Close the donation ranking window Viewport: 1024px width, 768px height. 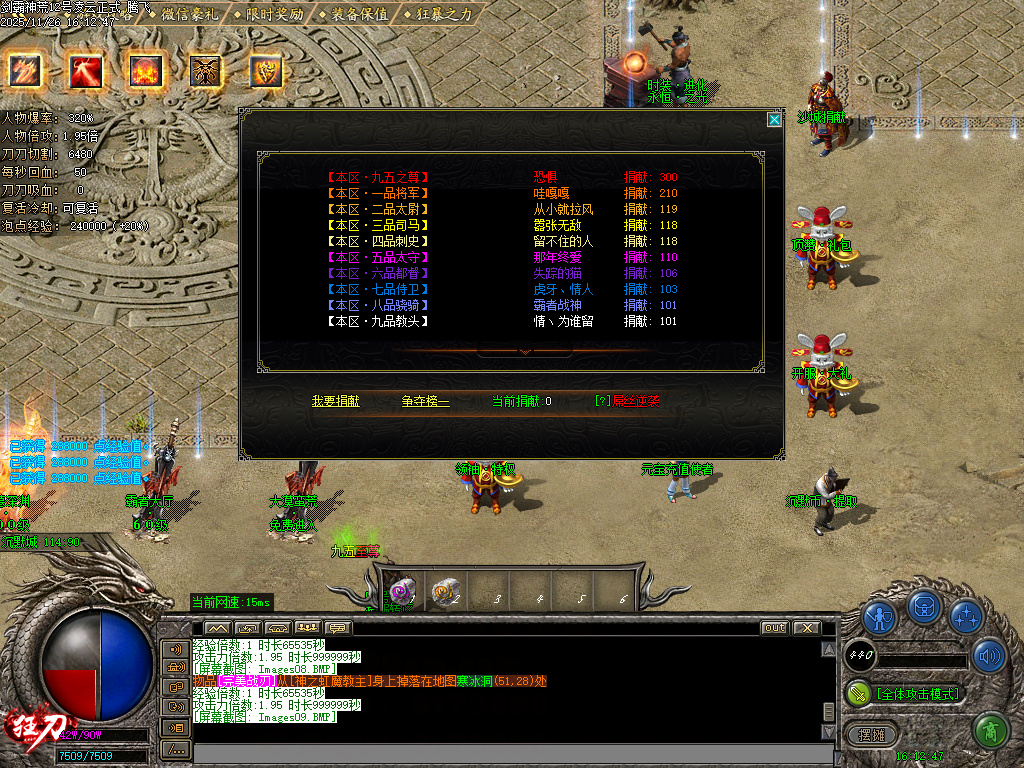coord(774,120)
